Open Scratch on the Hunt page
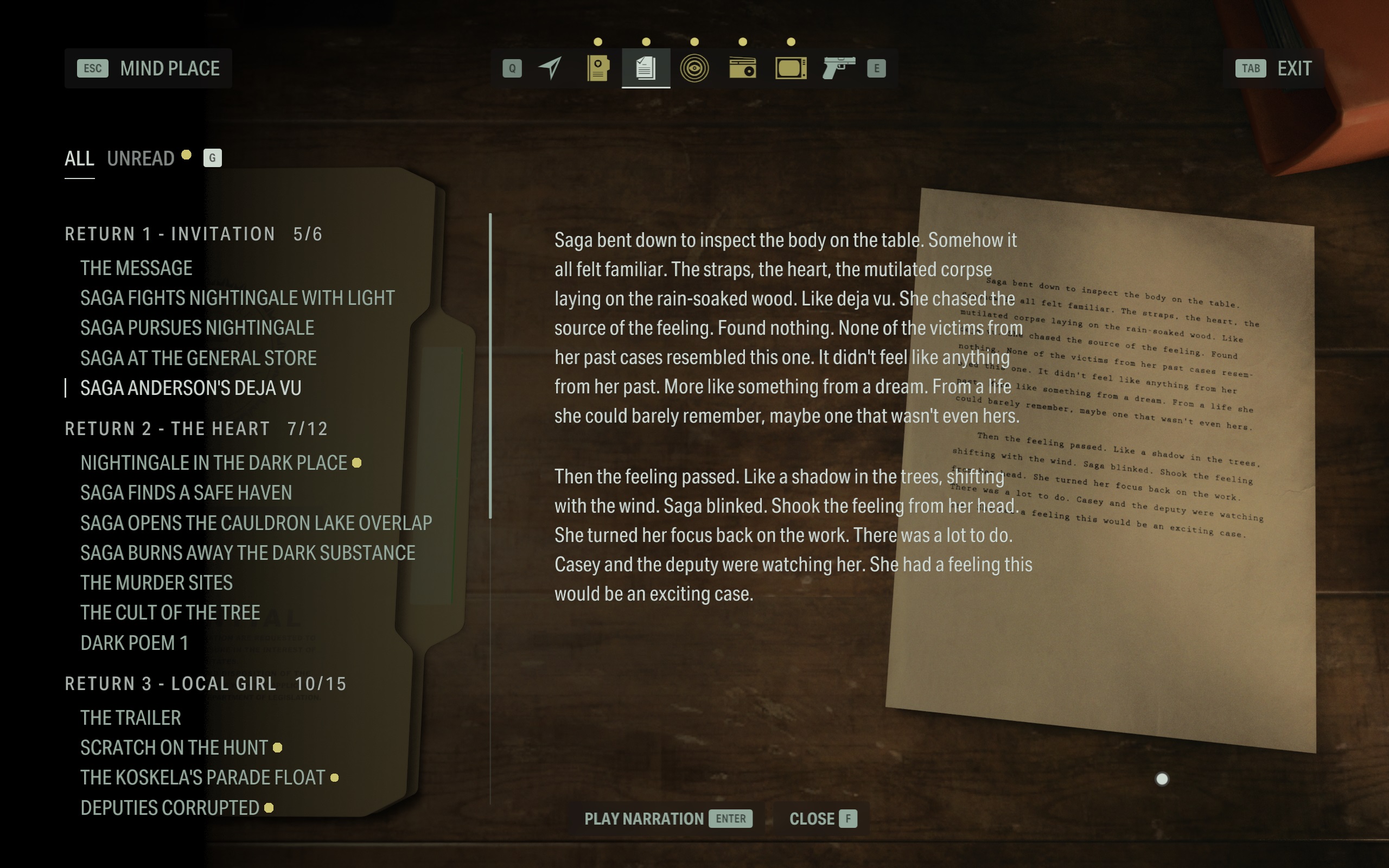 (174, 748)
